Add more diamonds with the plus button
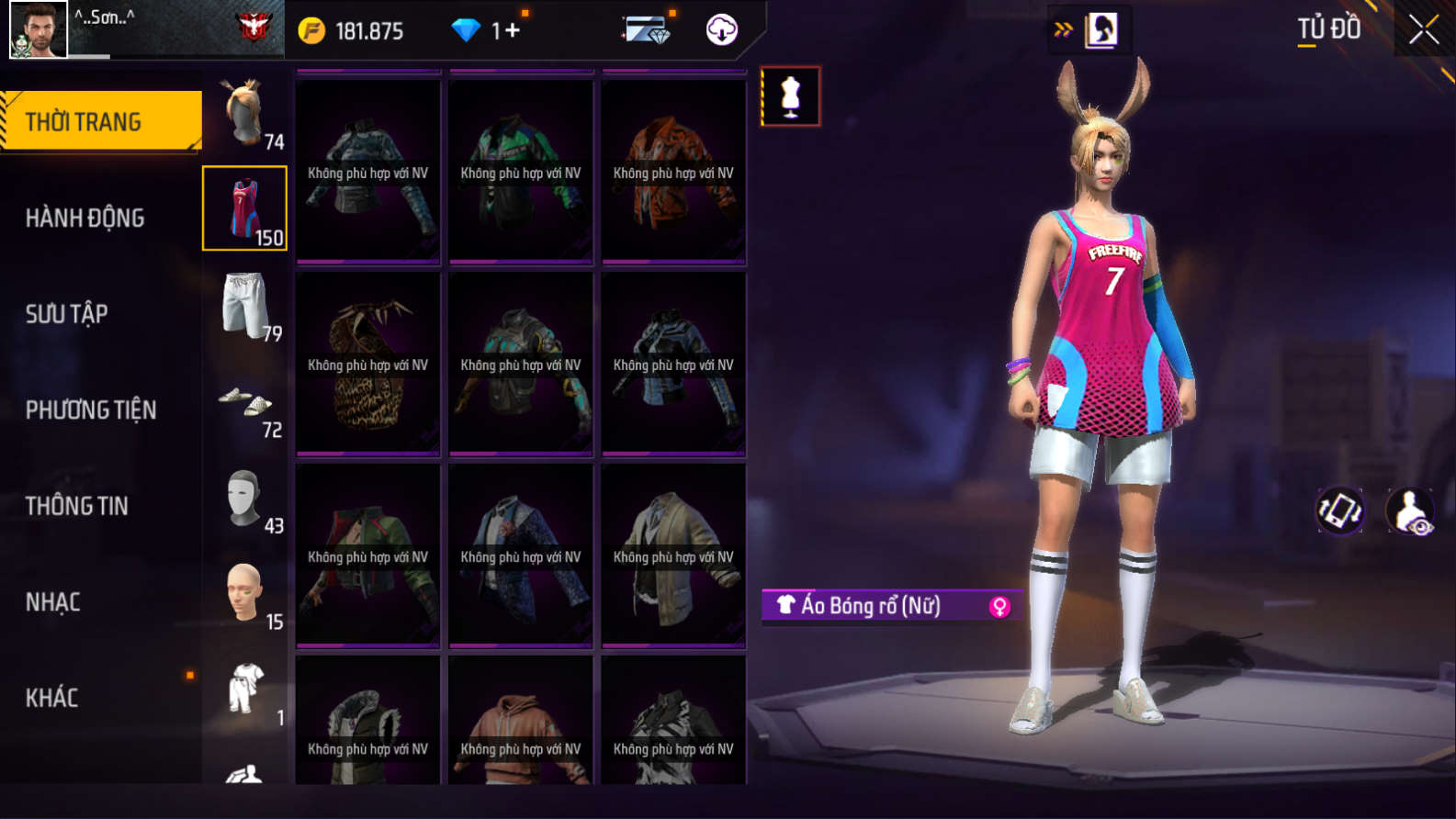1456x819 pixels. coord(512,30)
